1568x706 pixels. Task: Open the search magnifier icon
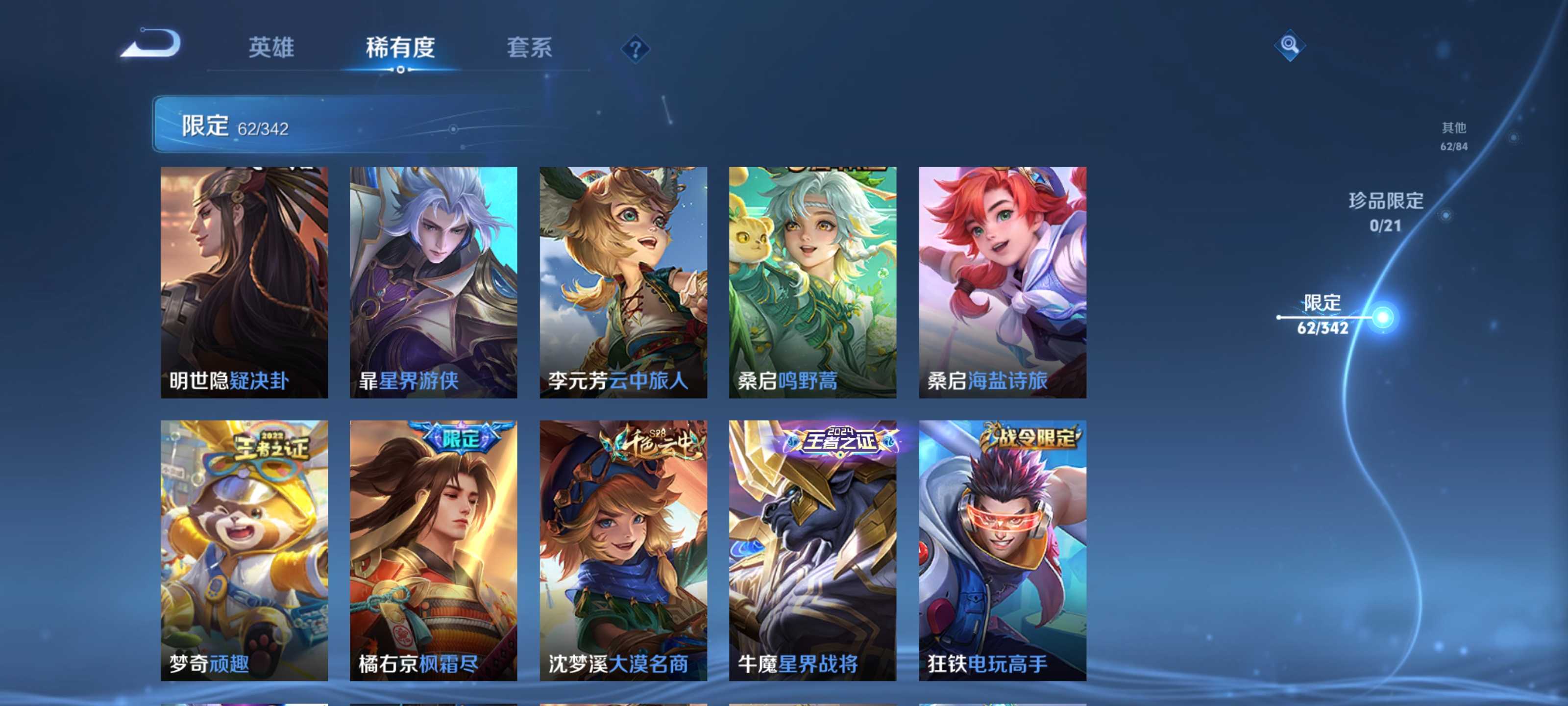[x=1291, y=45]
